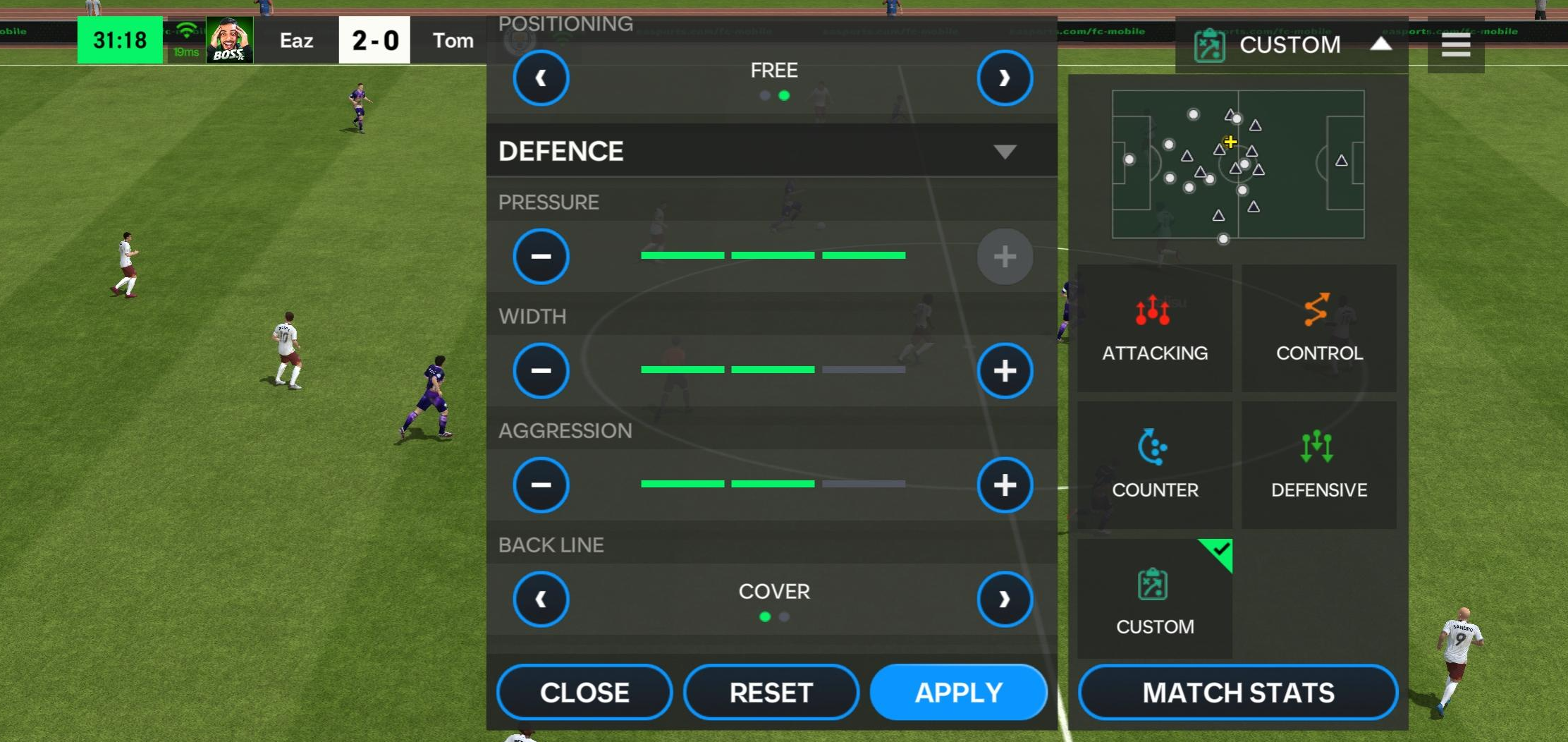Switch Back Line to the next option

point(1005,599)
